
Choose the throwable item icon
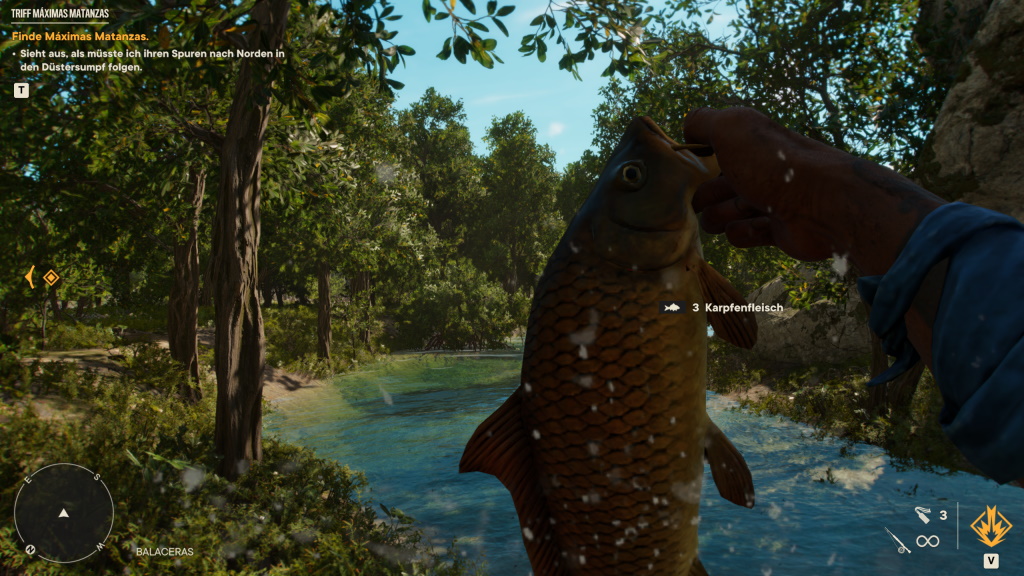(x=923, y=515)
